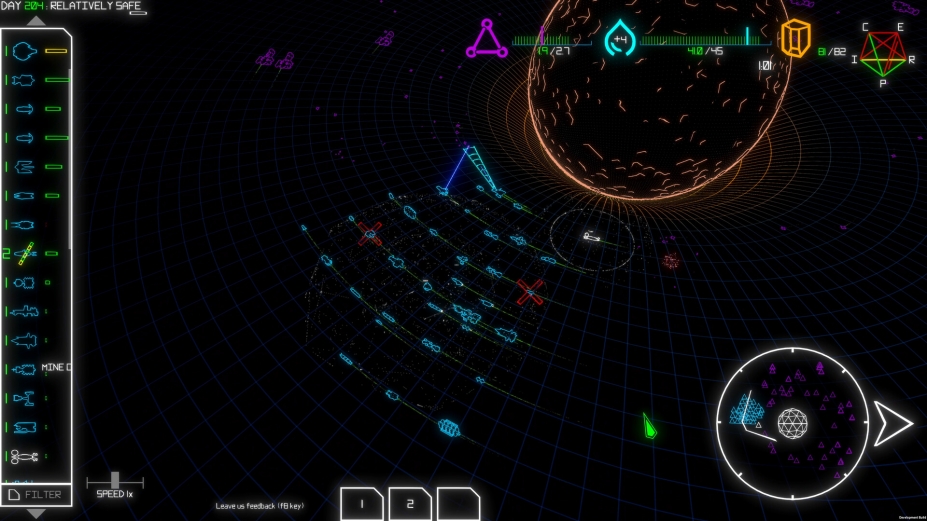Adjust the game SPEED slider

point(115,481)
